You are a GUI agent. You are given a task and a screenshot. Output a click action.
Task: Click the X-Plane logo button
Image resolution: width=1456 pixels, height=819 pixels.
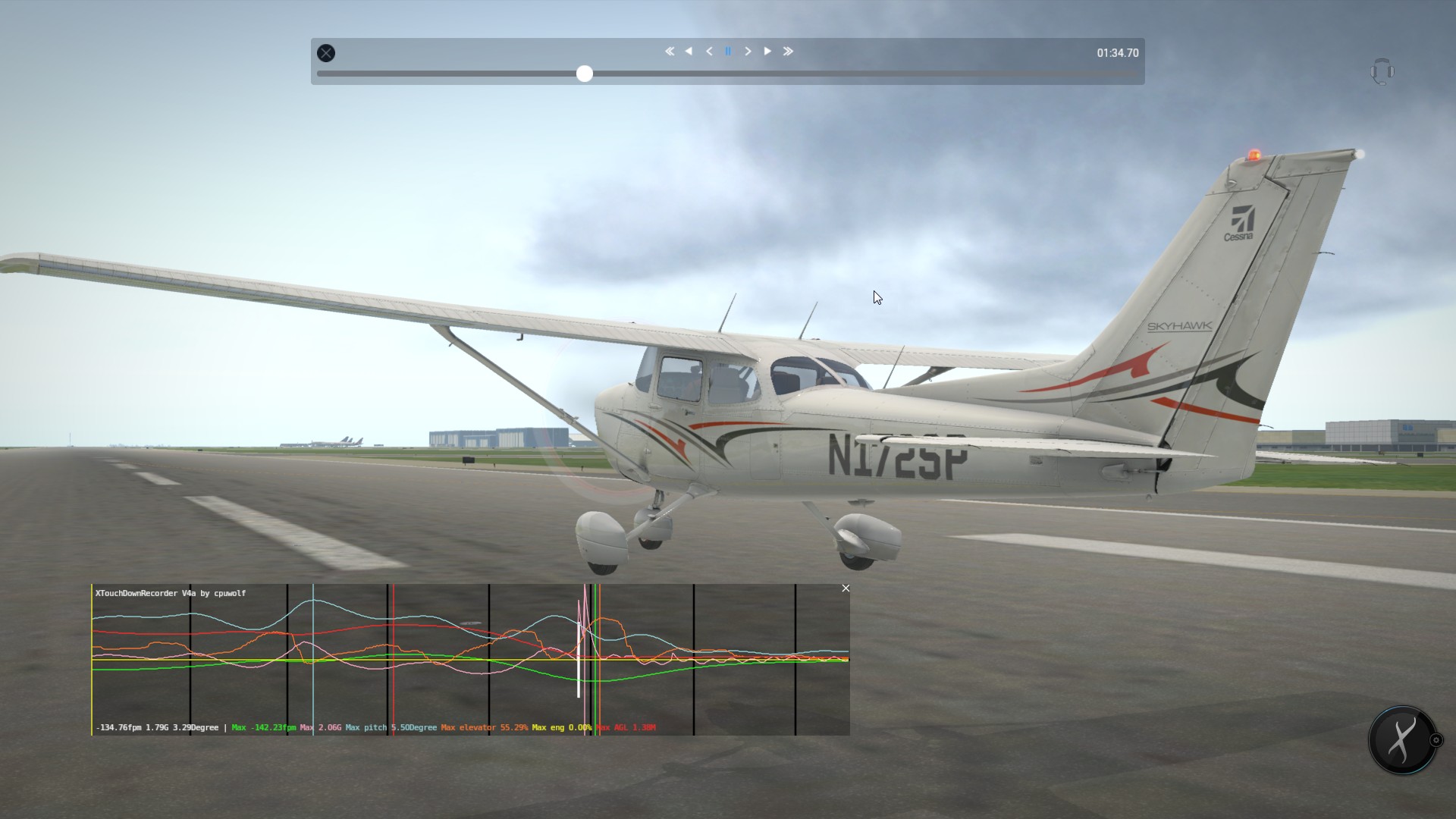coord(1402,740)
